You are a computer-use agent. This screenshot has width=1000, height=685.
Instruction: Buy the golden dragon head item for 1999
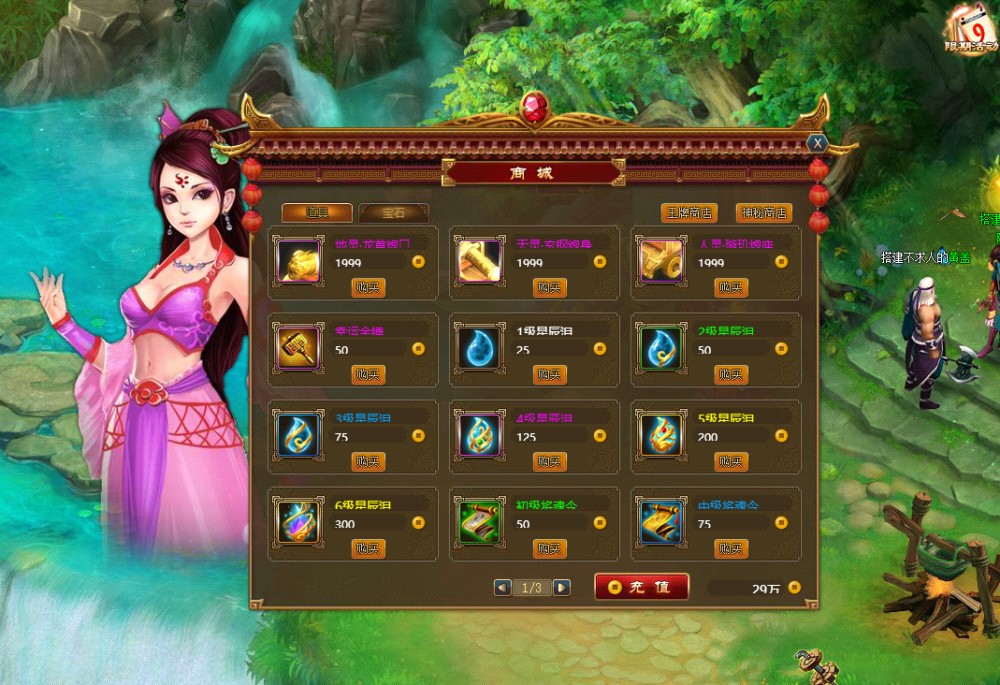point(368,288)
